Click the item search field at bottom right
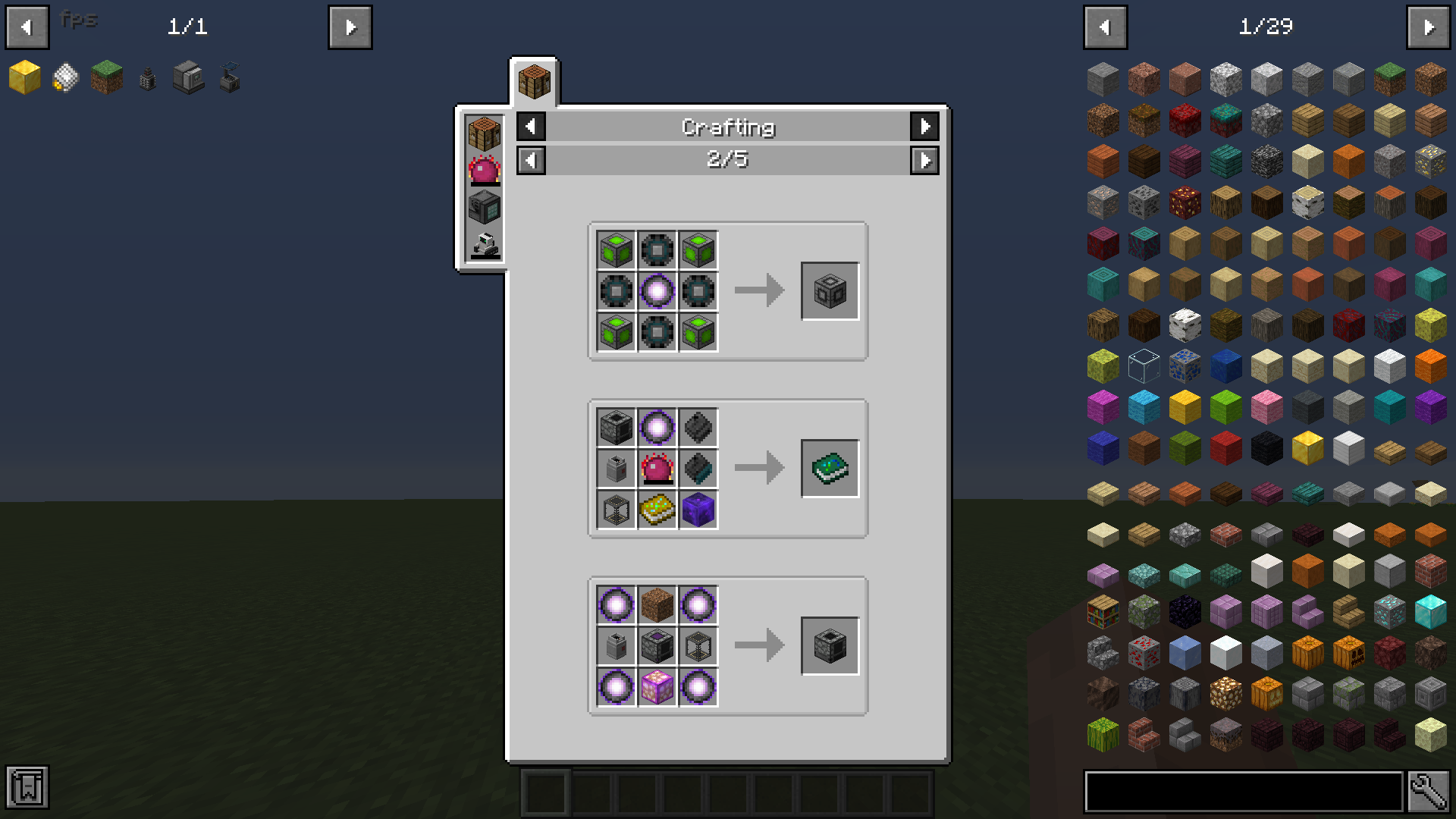Viewport: 1456px width, 819px height. point(1244,789)
